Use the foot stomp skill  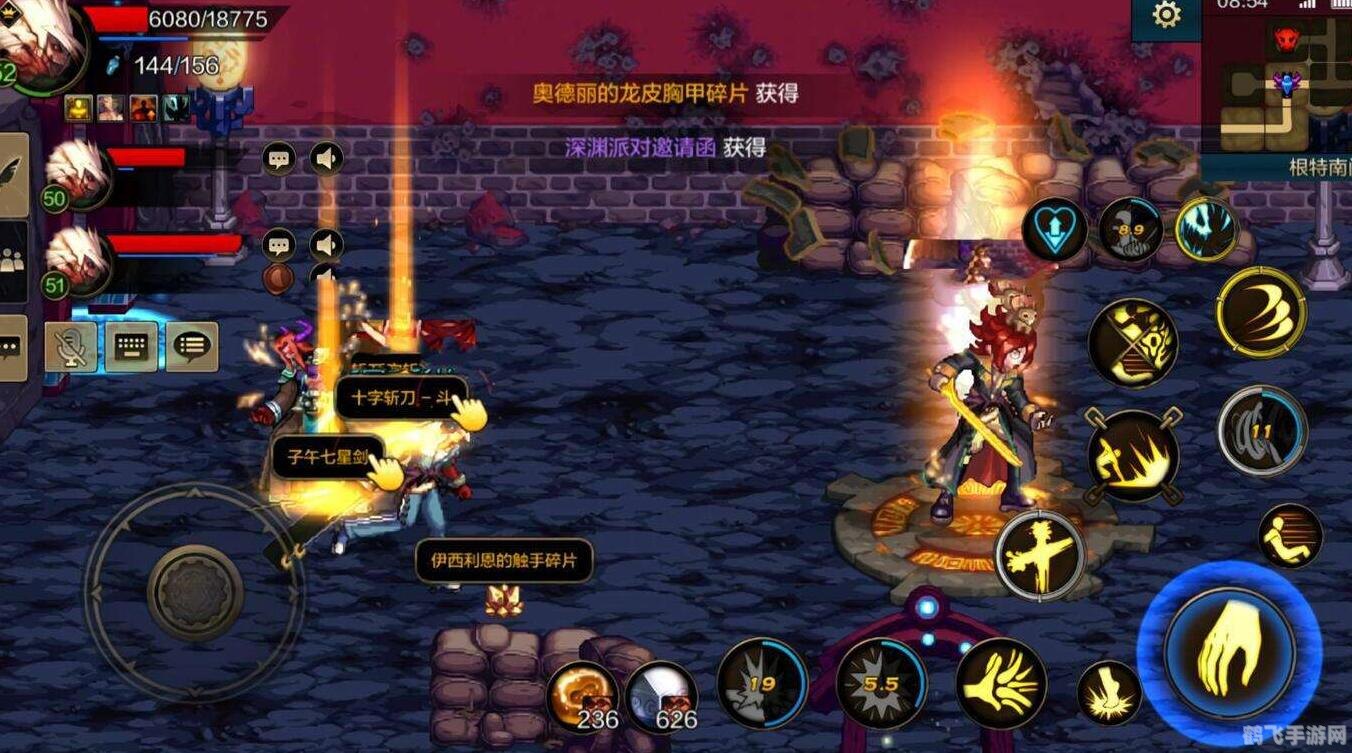[x=1109, y=693]
